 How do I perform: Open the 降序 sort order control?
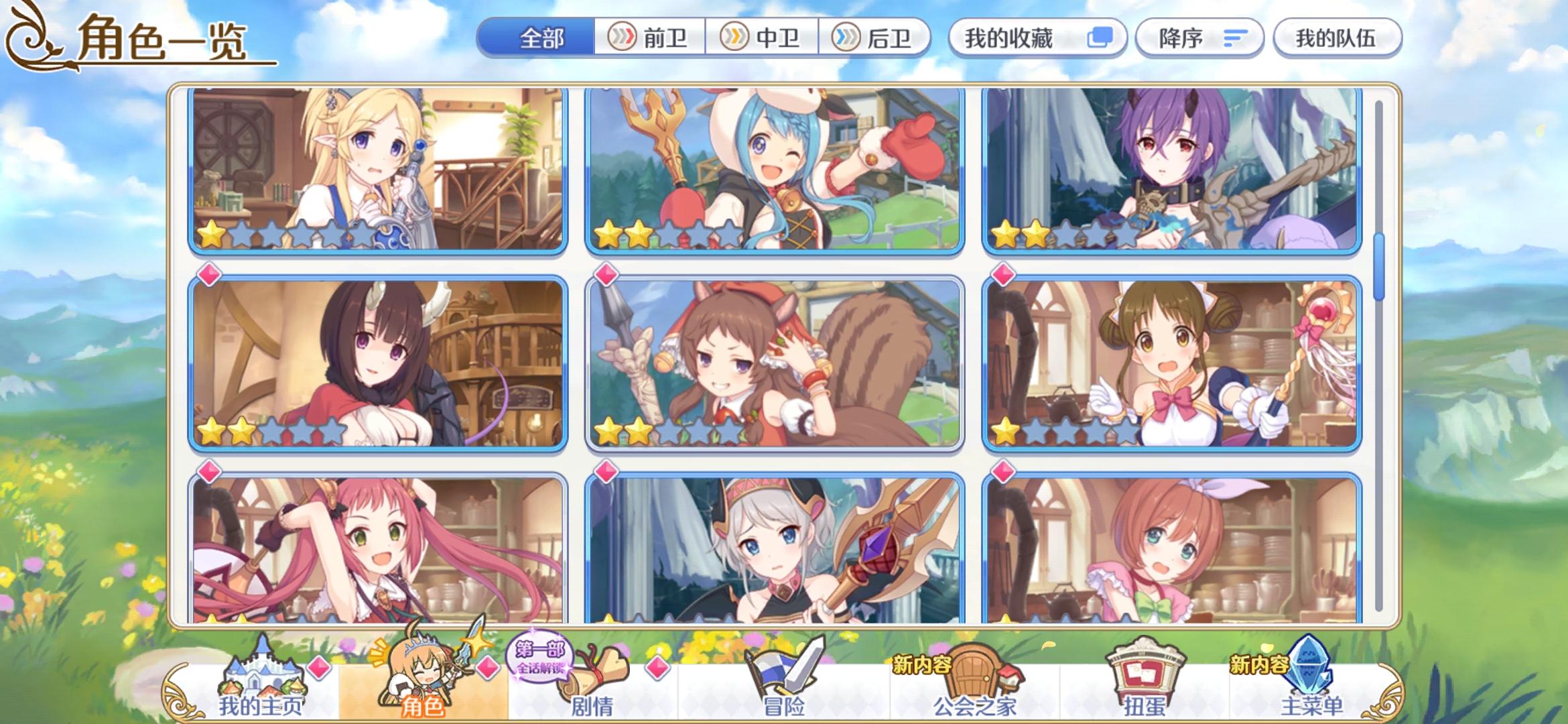[x=1199, y=38]
